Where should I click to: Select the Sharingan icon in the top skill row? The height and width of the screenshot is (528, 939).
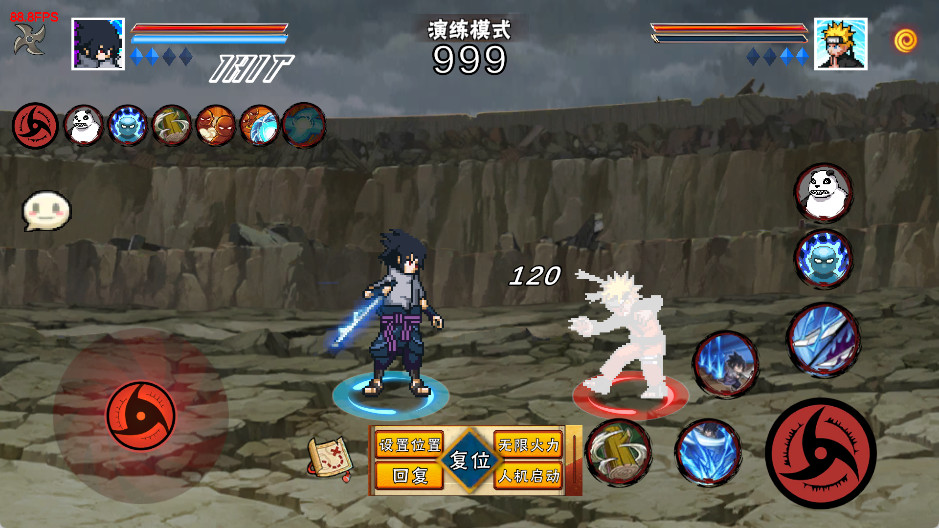(x=35, y=125)
